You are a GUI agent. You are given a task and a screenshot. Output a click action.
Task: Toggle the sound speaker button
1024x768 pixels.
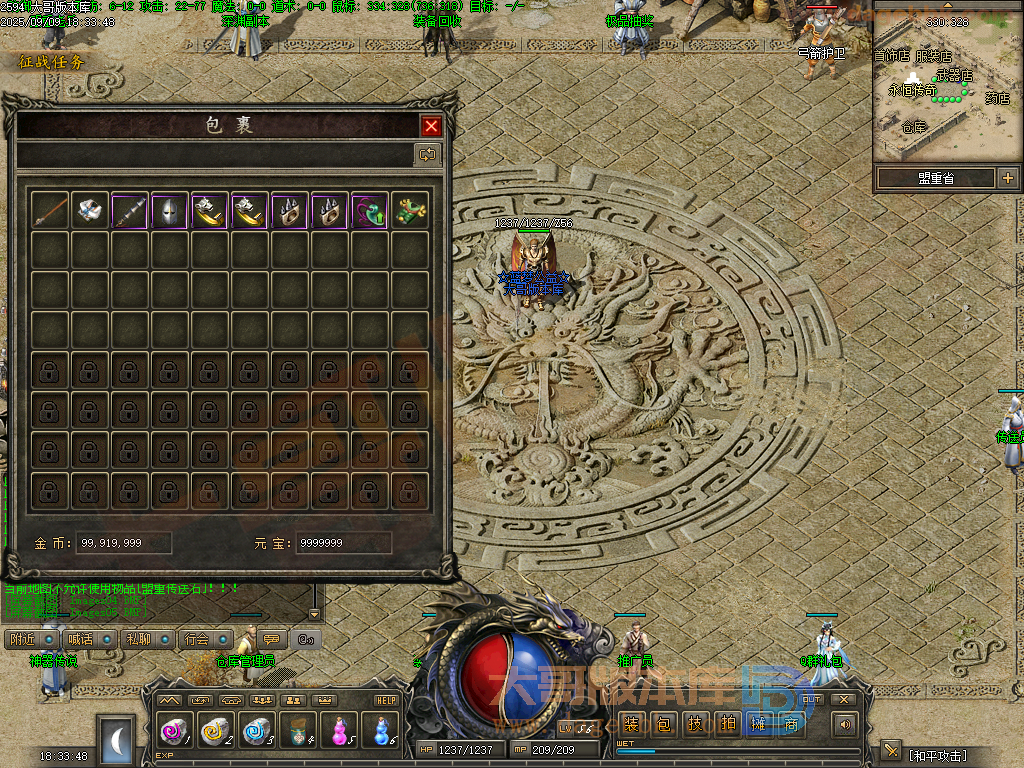pyautogui.click(x=846, y=724)
